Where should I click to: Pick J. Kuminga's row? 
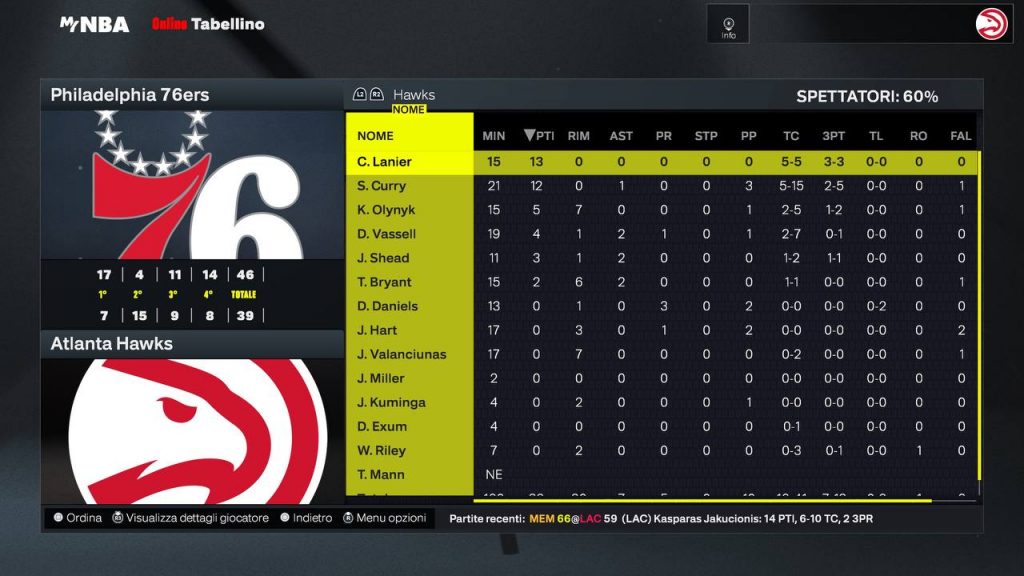pos(391,402)
